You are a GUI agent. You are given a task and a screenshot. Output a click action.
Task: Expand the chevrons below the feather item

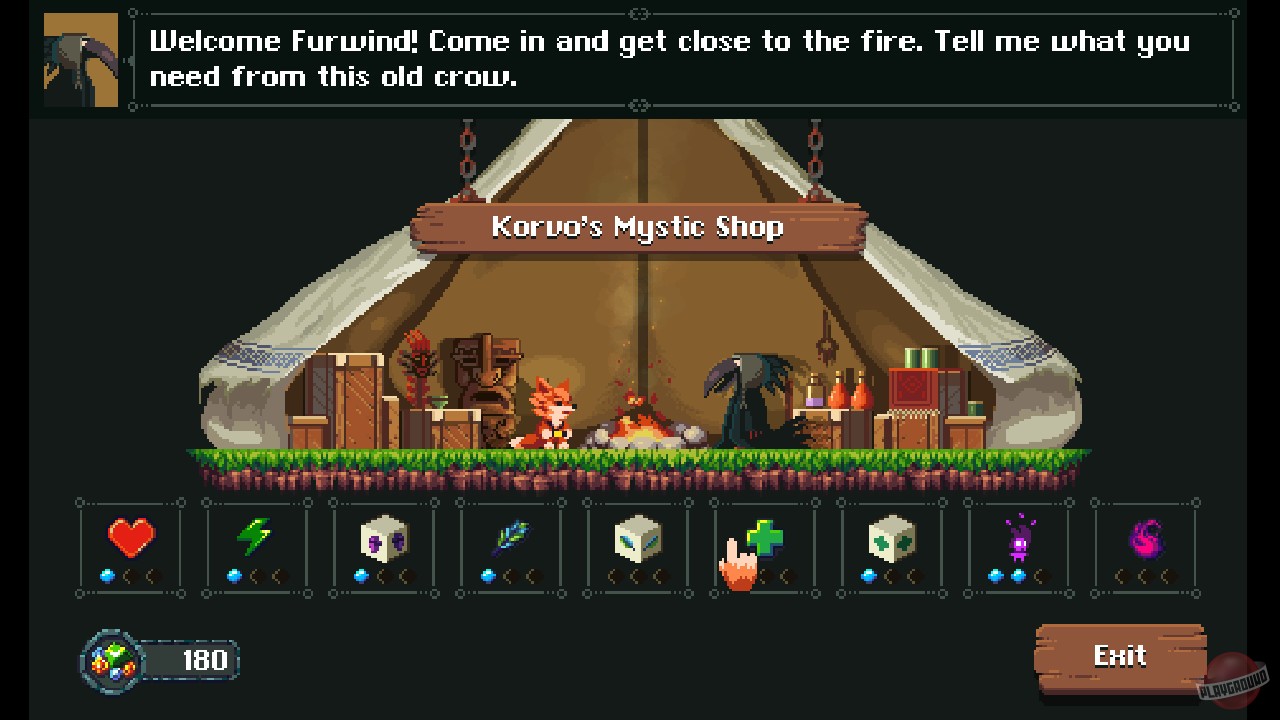519,575
